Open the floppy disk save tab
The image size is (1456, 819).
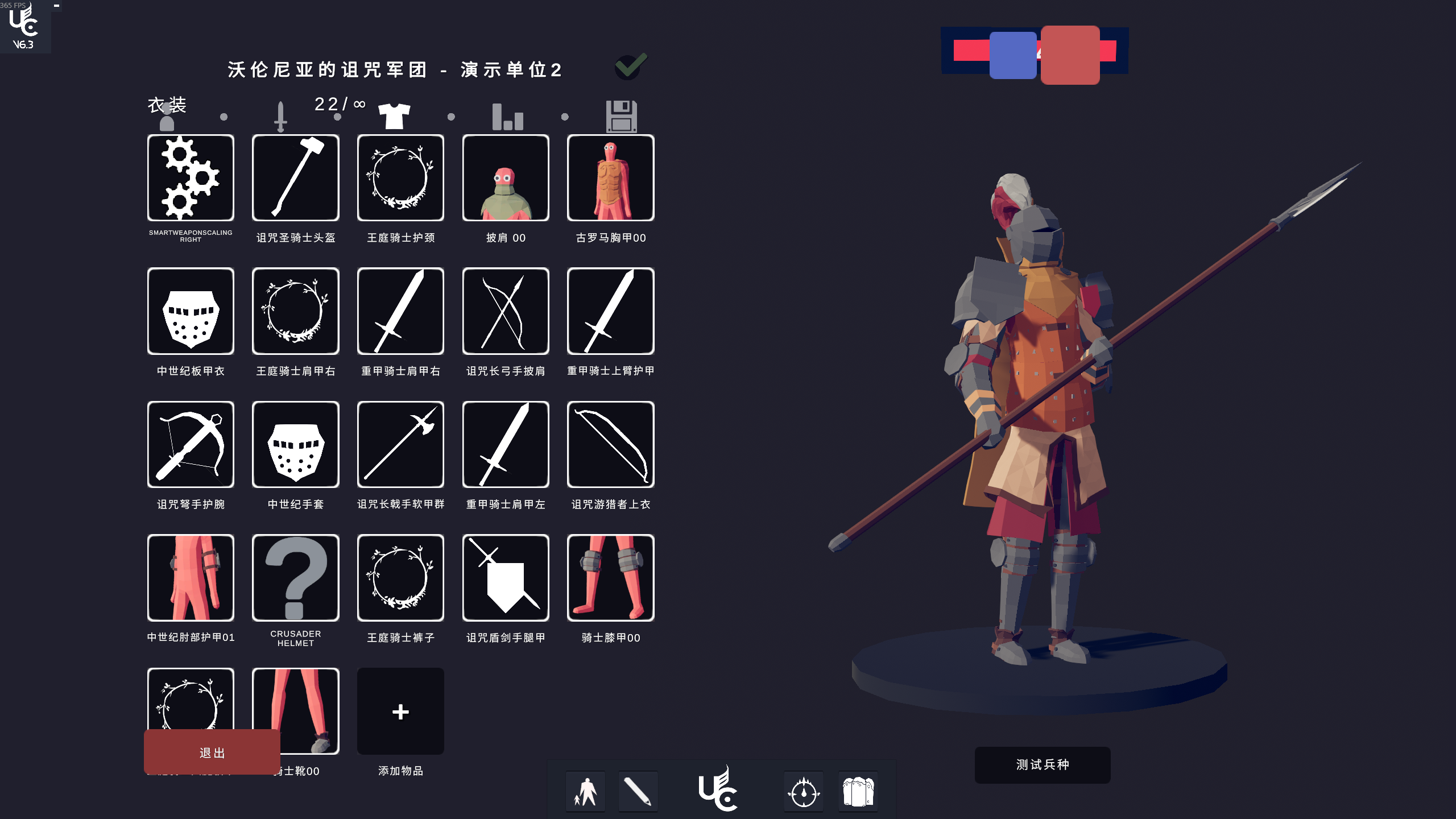pos(621,116)
